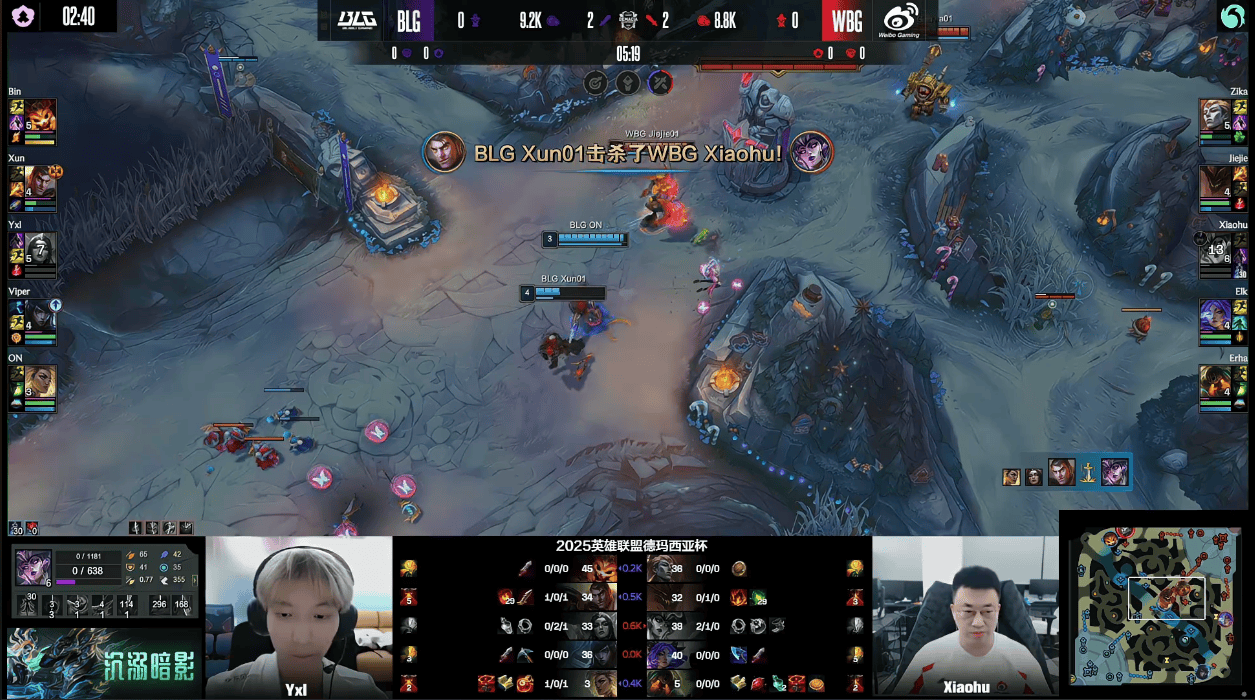The height and width of the screenshot is (700, 1255).
Task: Click the minimap
Action: [1155, 604]
